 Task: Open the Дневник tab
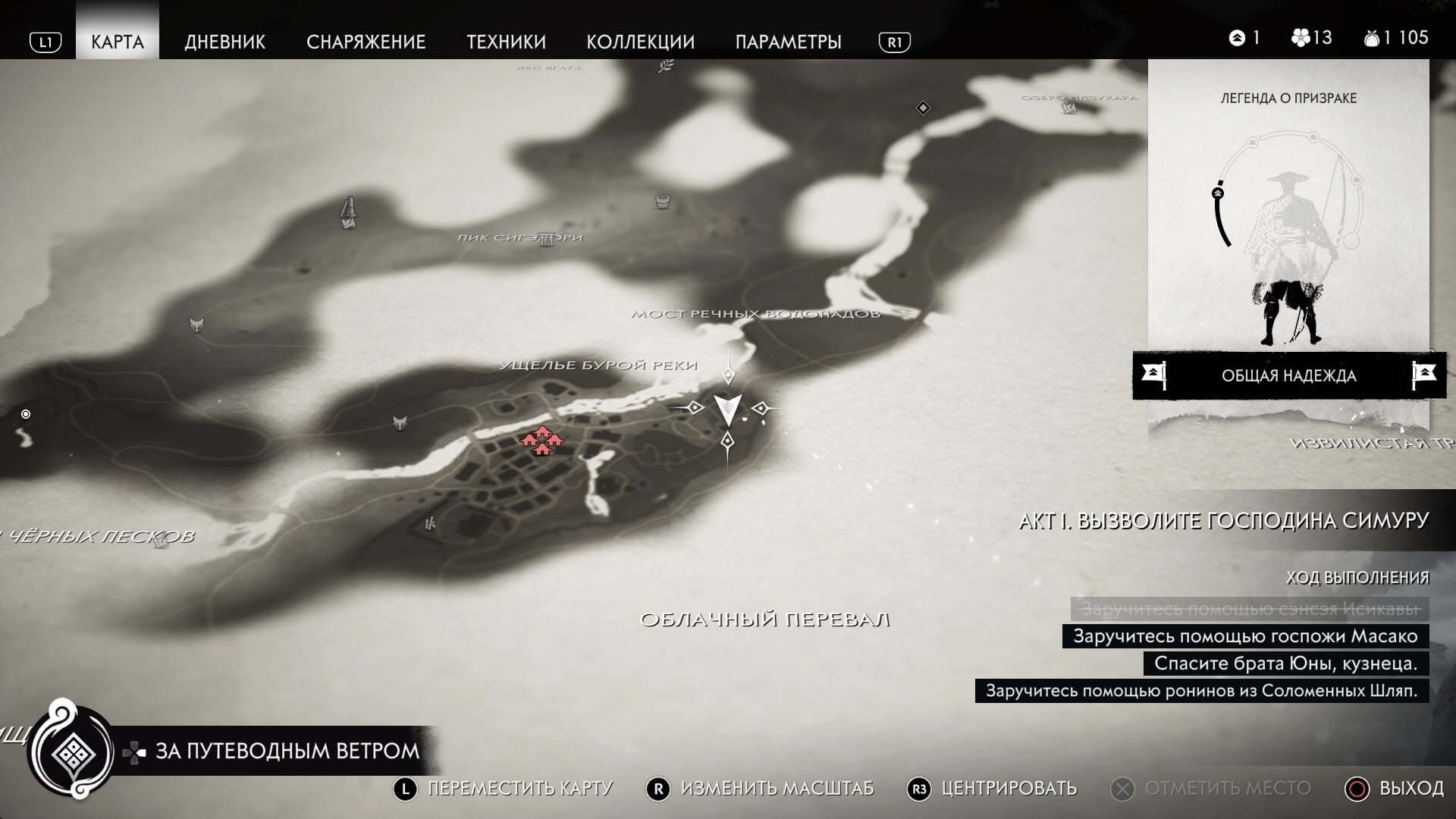point(224,42)
